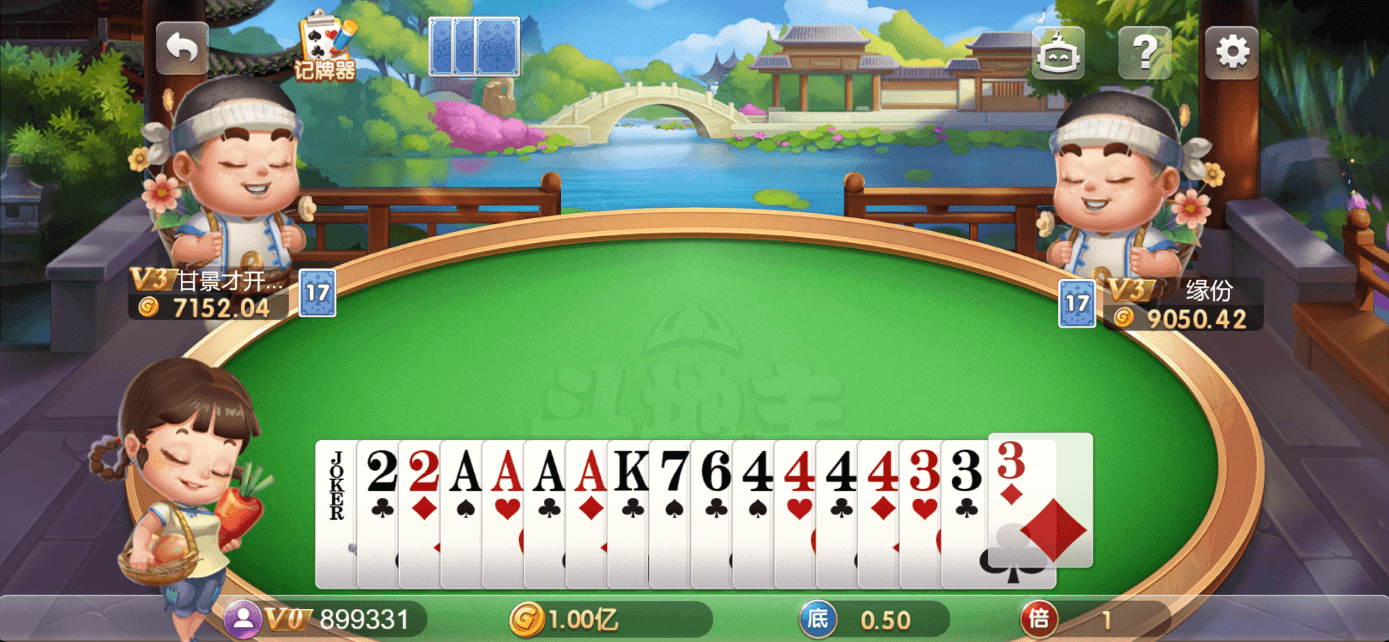1389x642 pixels.
Task: Go back using the return arrow button
Action: [x=182, y=49]
